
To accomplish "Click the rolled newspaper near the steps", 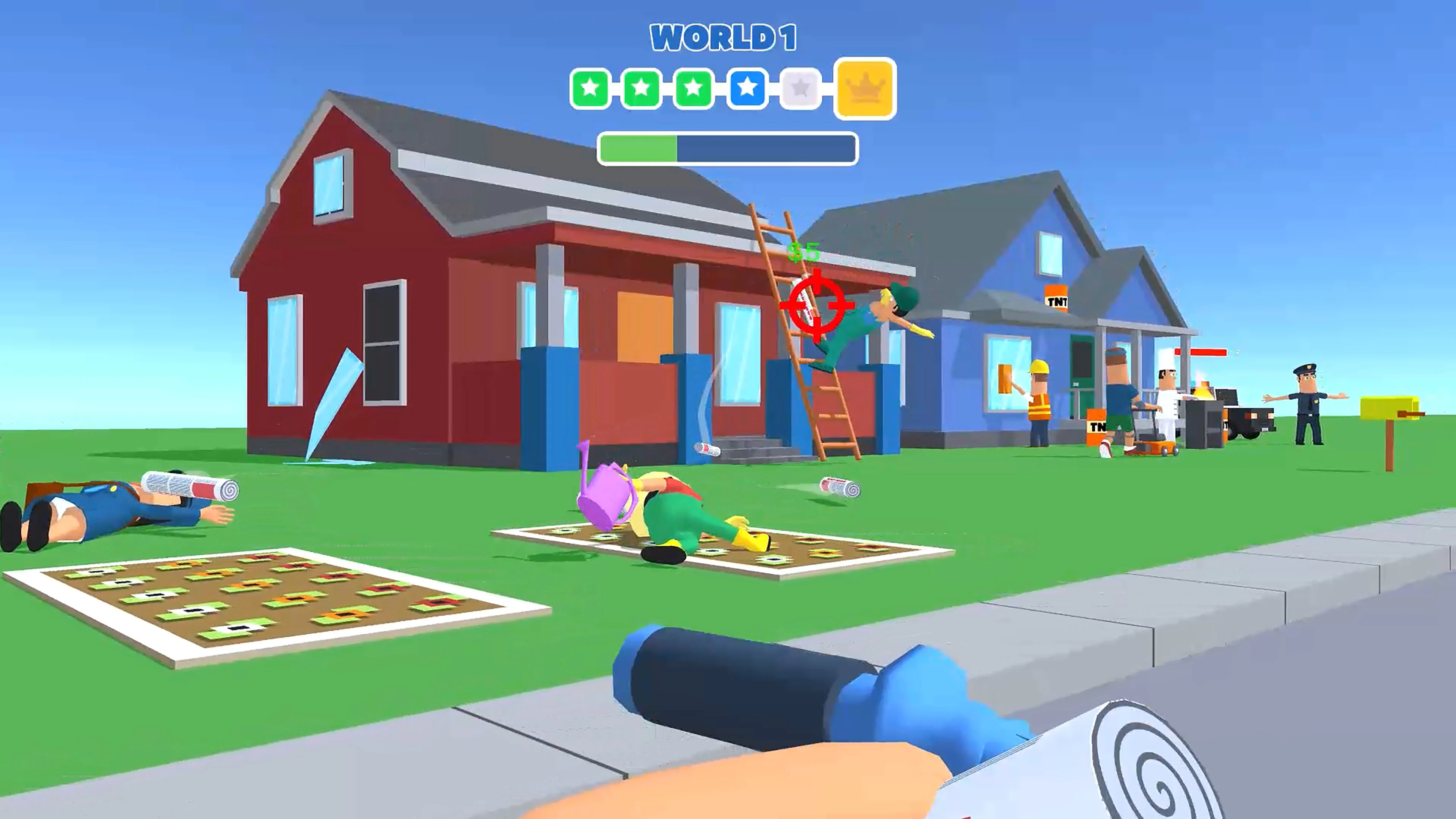I will pyautogui.click(x=707, y=450).
